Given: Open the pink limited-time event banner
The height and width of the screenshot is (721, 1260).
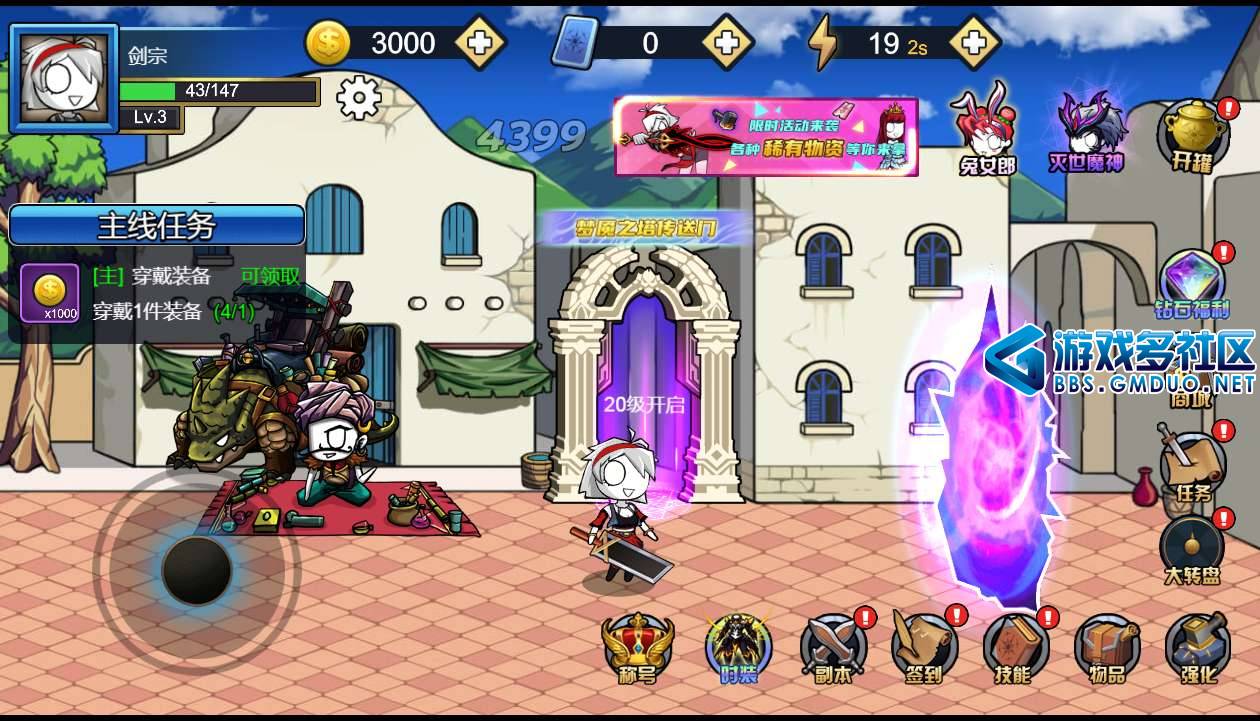Looking at the screenshot, I should tap(766, 136).
